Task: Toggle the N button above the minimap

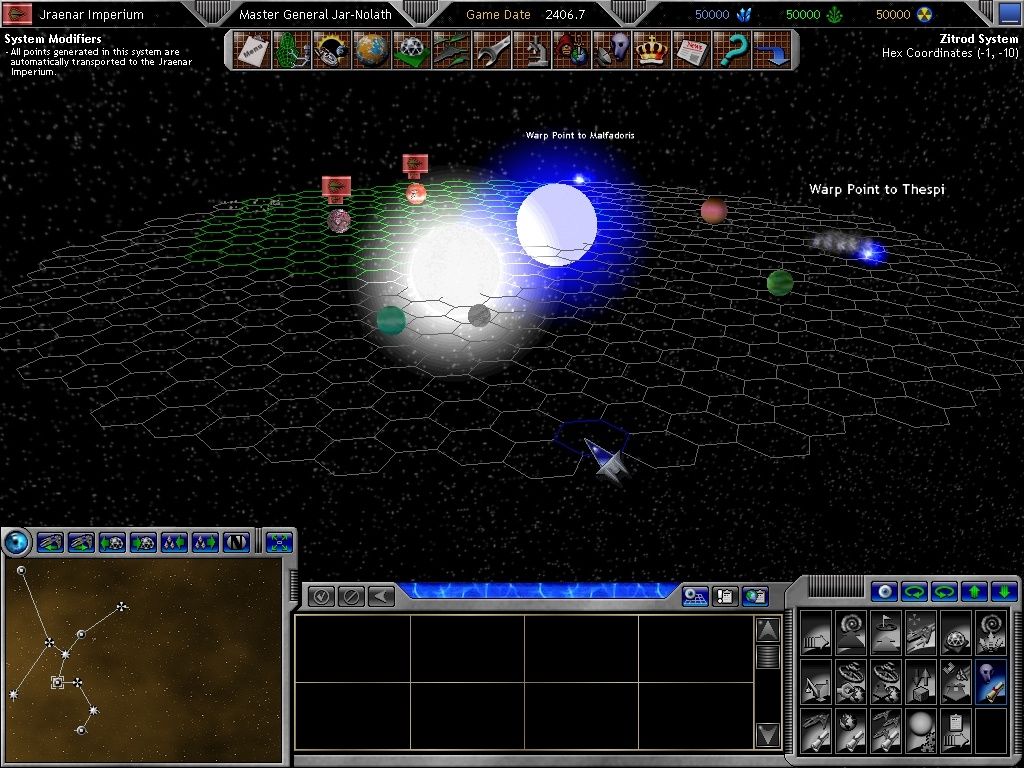Action: click(237, 542)
